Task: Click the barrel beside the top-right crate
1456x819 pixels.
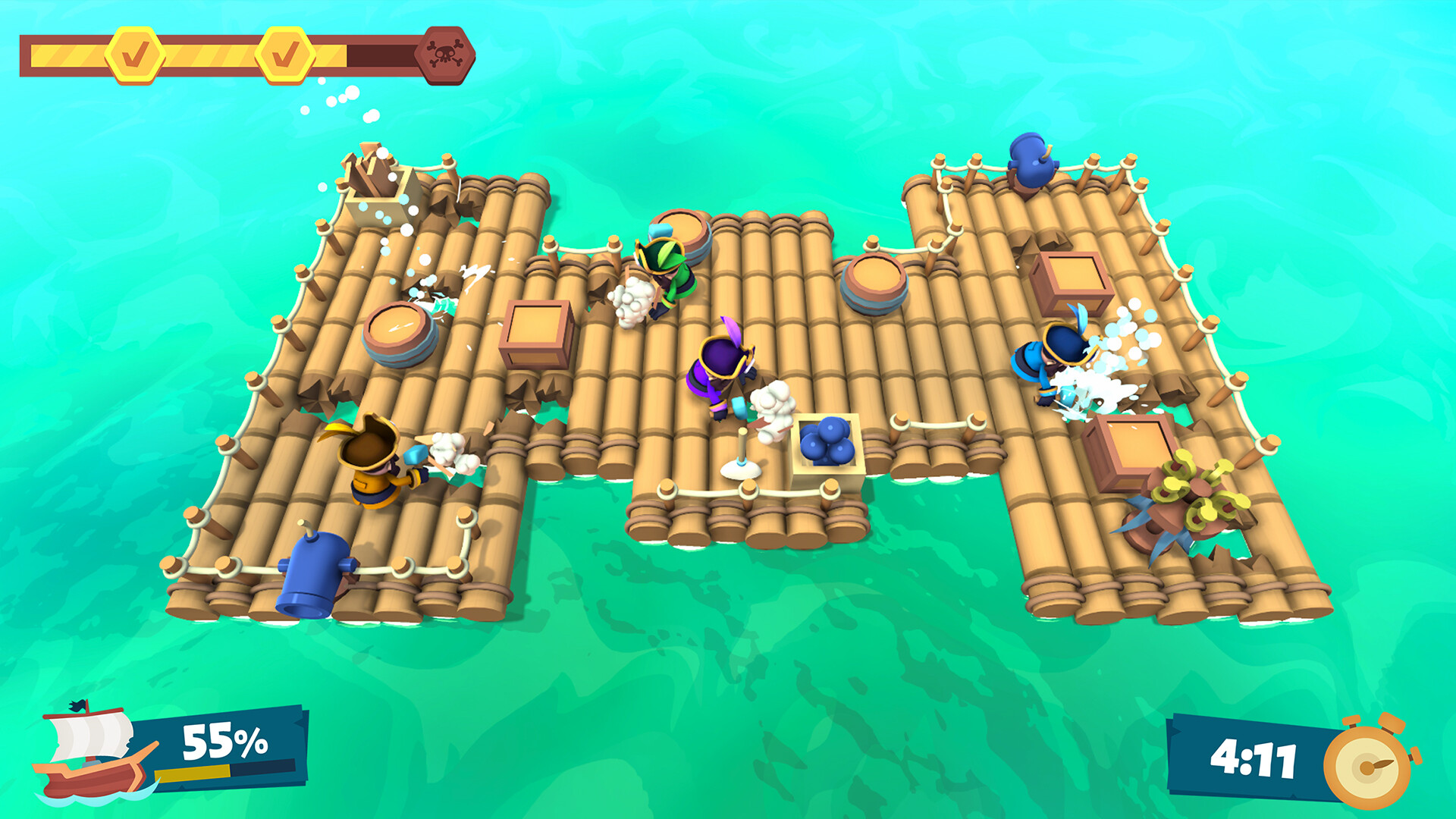Action: pyautogui.click(x=872, y=281)
